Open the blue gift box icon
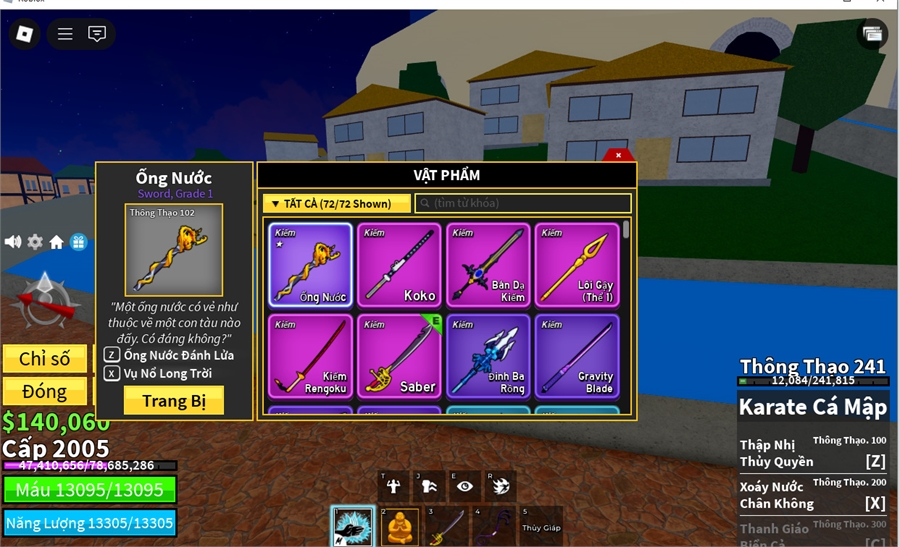The width and height of the screenshot is (900, 547). click(78, 242)
